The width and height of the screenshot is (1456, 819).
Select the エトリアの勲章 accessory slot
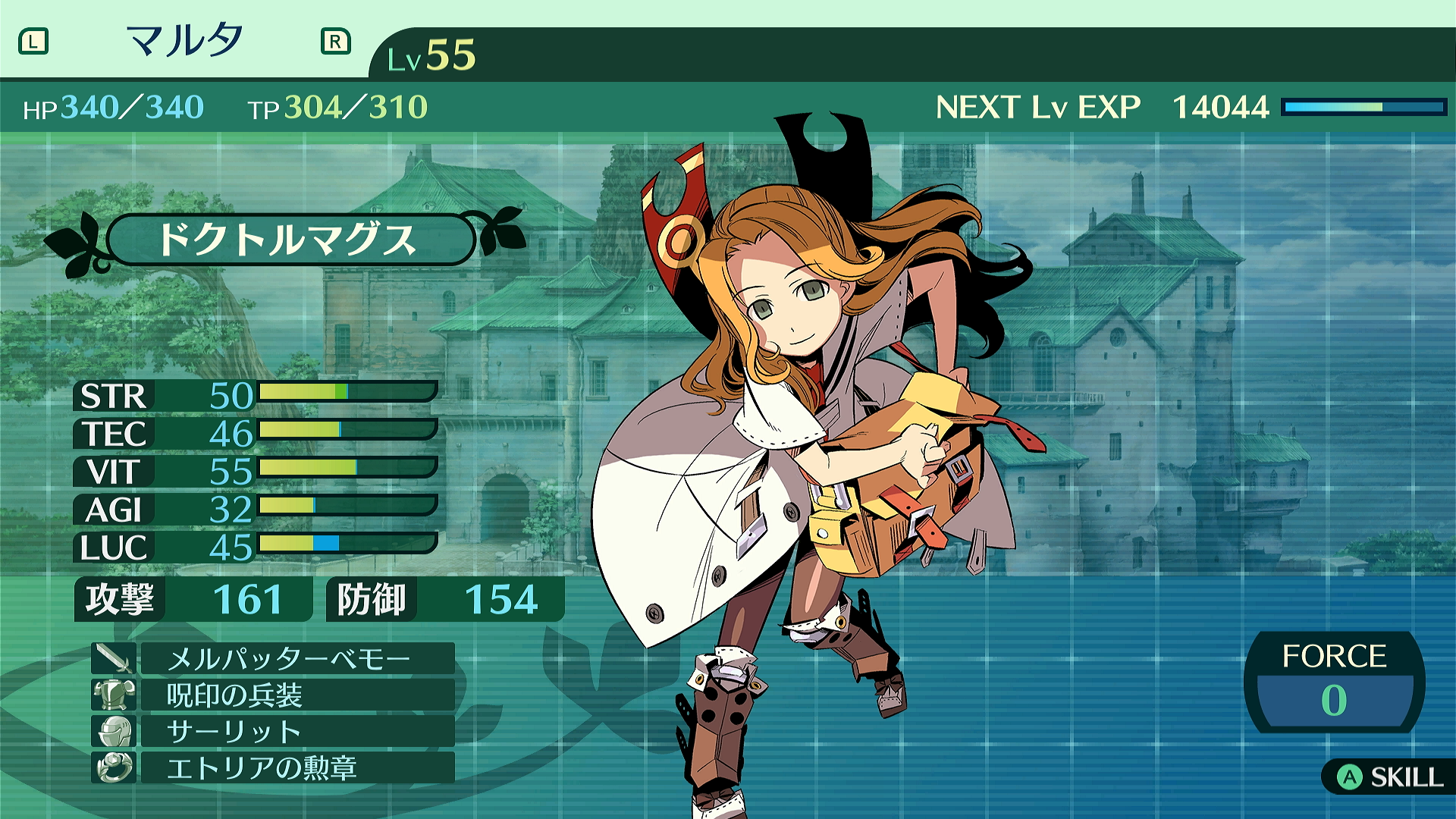point(296,767)
